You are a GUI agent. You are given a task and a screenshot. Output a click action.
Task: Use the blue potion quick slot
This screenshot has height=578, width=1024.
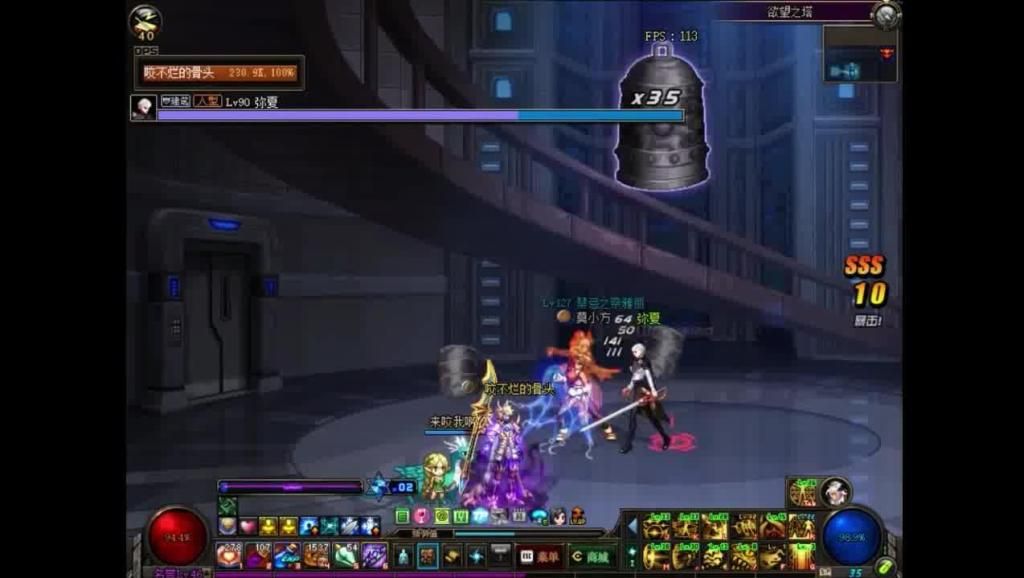coord(287,555)
